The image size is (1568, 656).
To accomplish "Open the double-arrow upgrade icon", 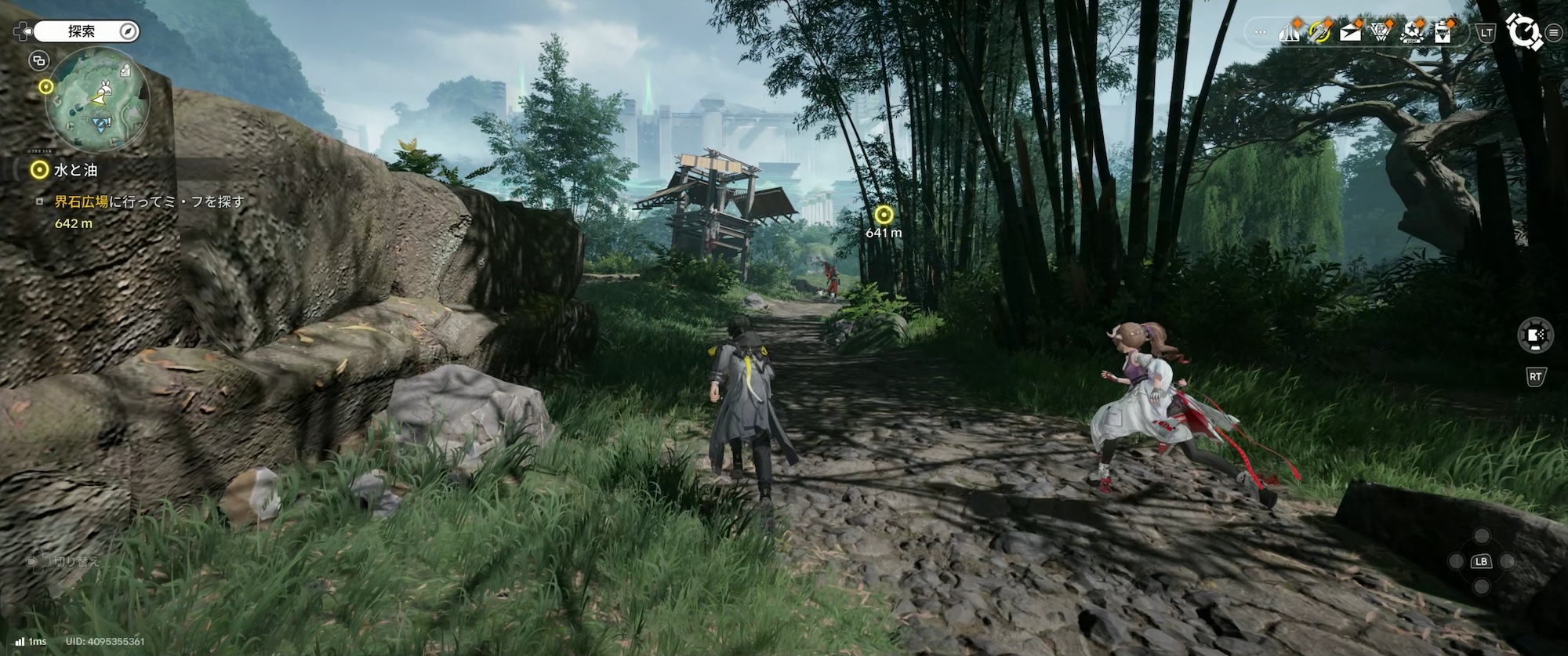I will click(1290, 33).
